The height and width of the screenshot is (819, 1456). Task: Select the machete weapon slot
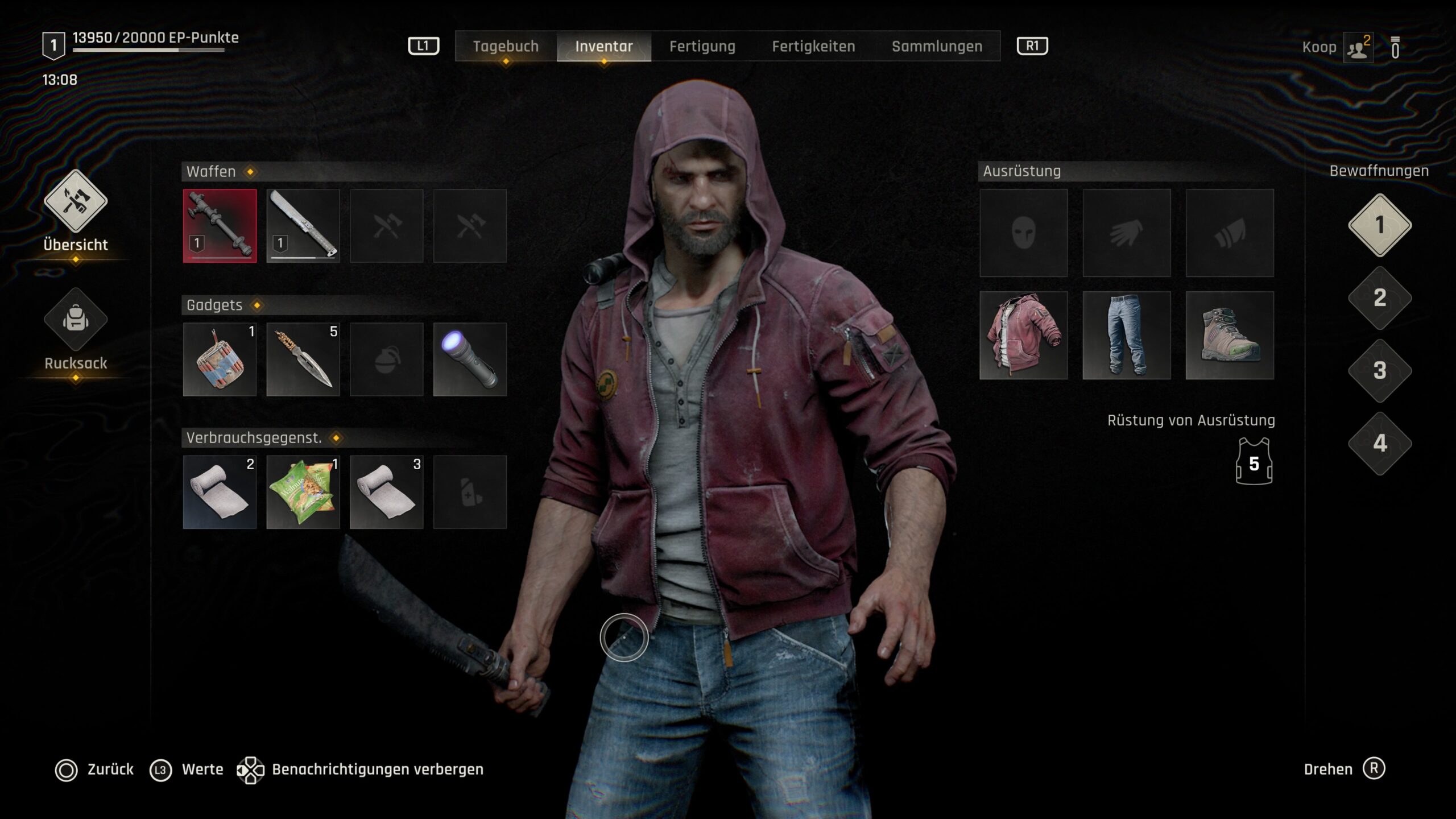tap(303, 226)
